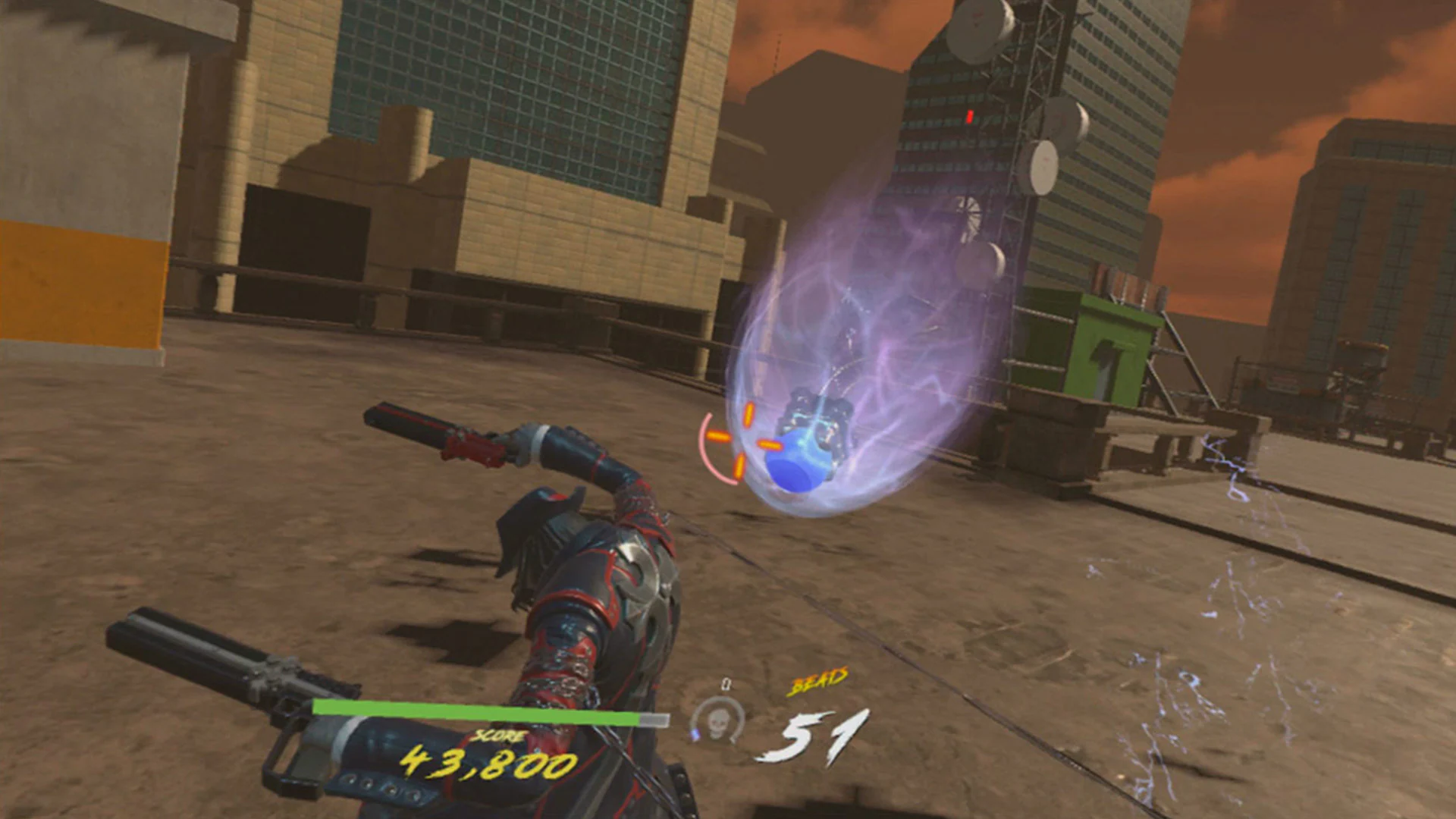Click the white zero above the skull gauge
The width and height of the screenshot is (1456, 819).
pos(728,682)
